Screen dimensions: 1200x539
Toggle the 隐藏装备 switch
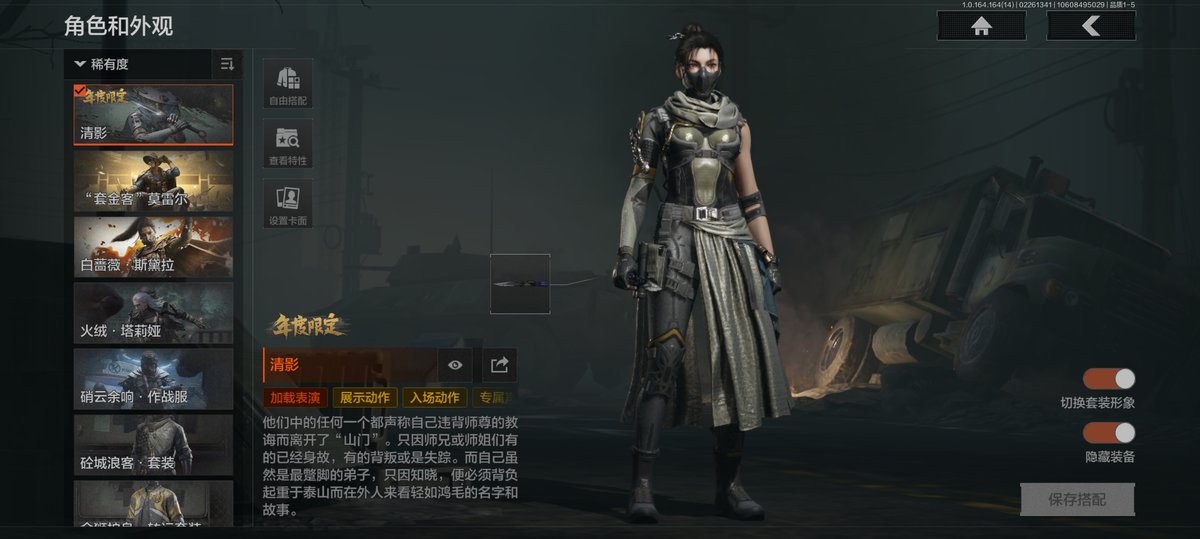coord(1110,433)
